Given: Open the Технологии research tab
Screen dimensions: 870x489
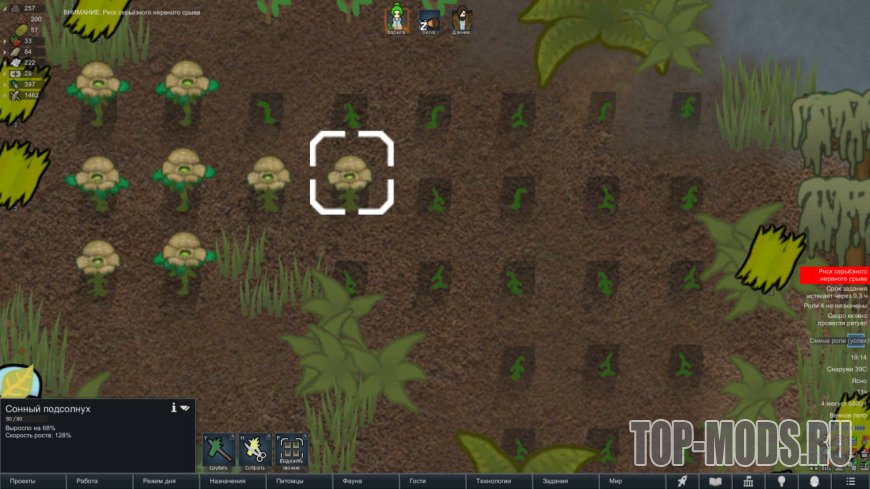Looking at the screenshot, I should point(494,481).
